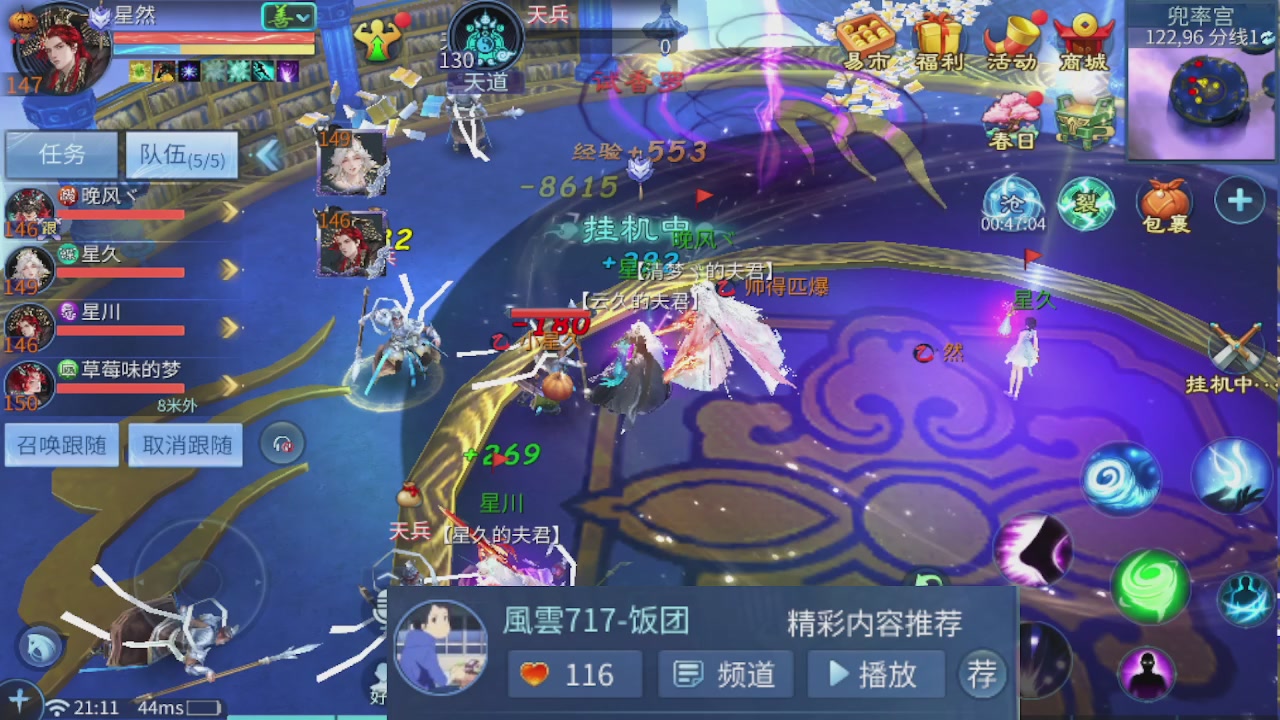The width and height of the screenshot is (1280, 720).
Task: Toggle the headset voice chat icon
Action: 282,444
